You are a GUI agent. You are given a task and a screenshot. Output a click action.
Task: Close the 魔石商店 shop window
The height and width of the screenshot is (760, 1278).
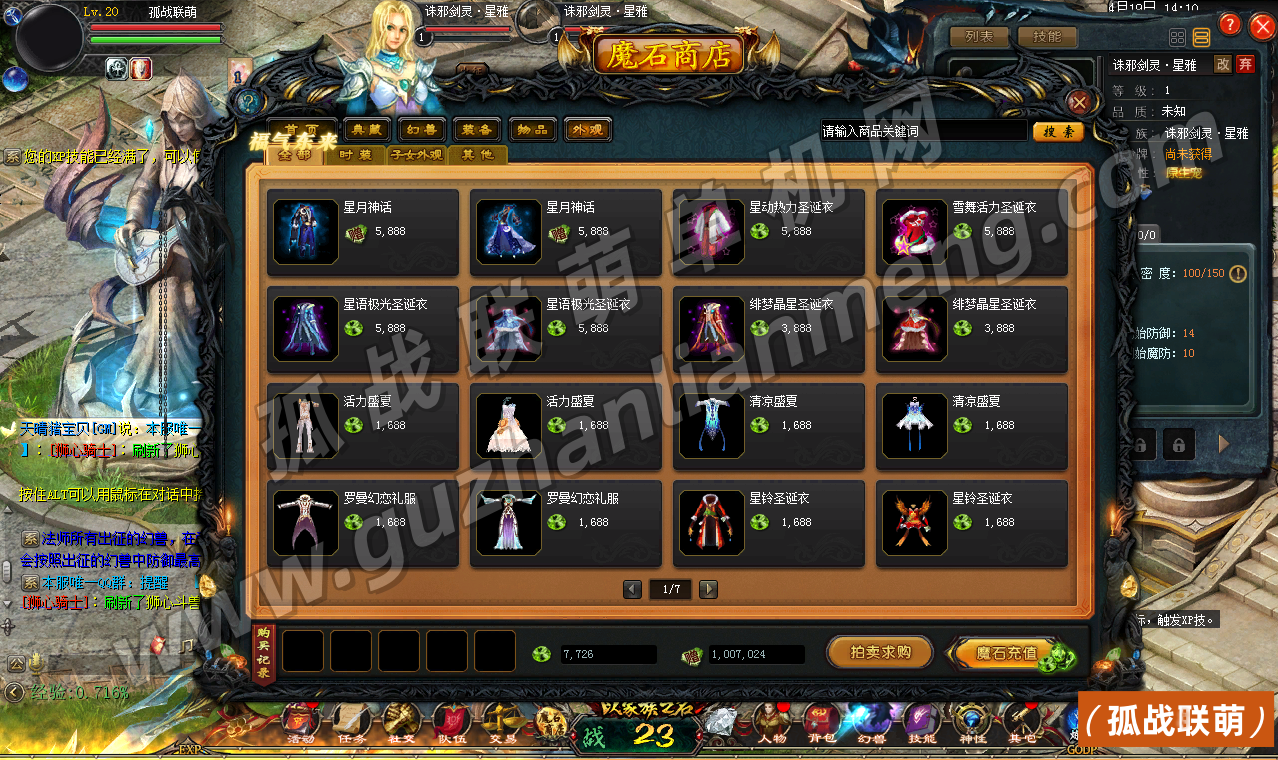click(1079, 103)
